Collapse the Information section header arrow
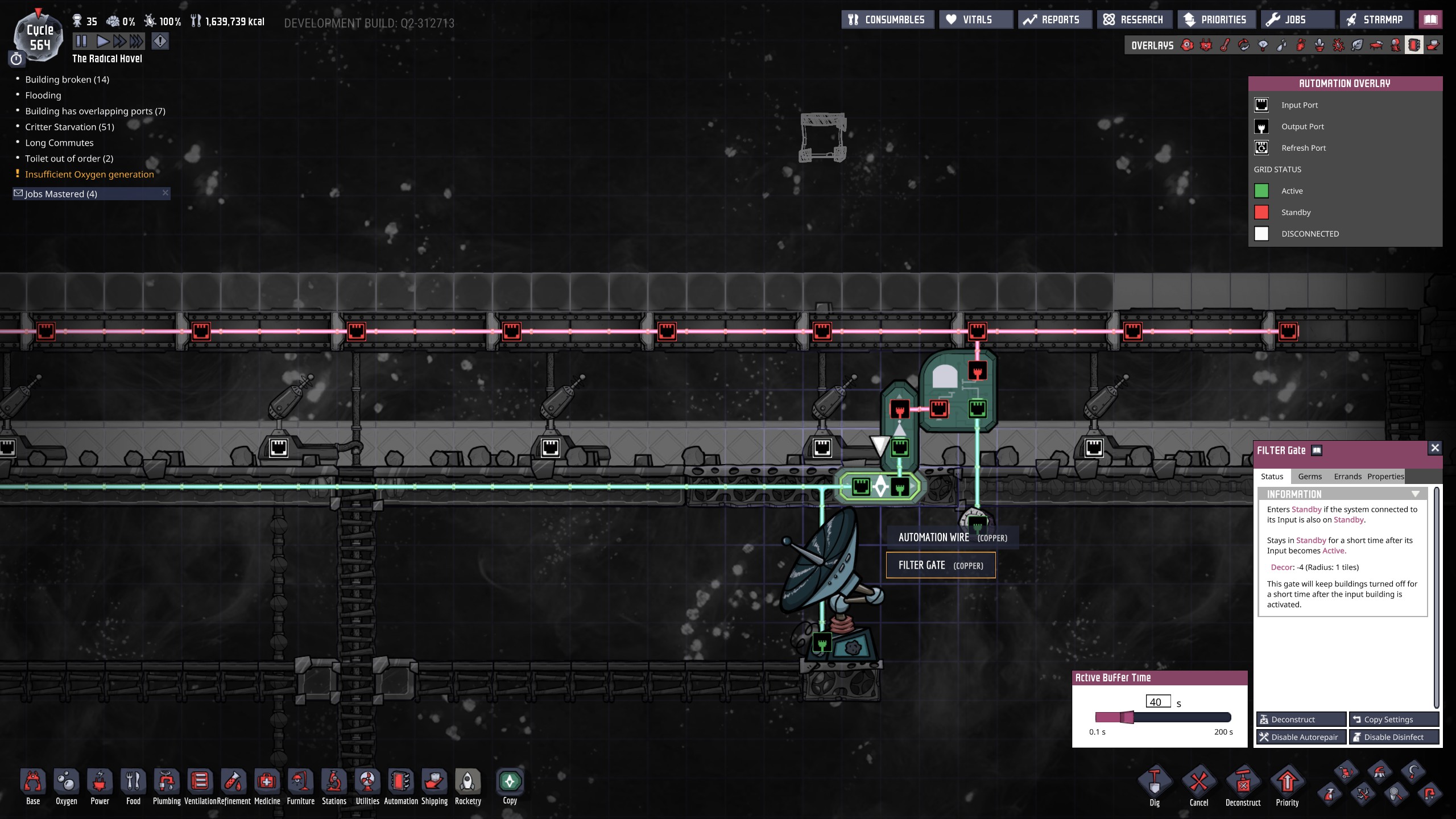Image resolution: width=1456 pixels, height=819 pixels. (1416, 494)
